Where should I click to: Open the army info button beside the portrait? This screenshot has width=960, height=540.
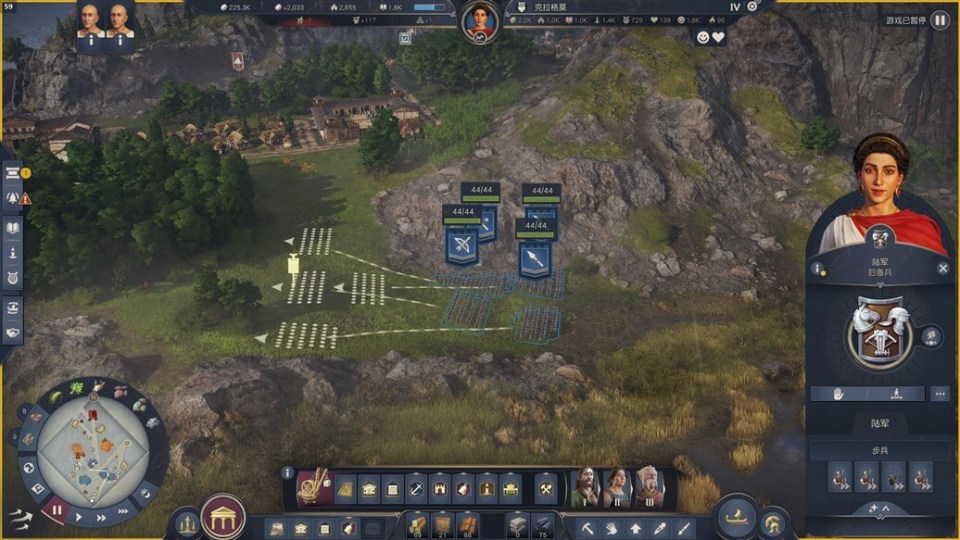pyautogui.click(x=818, y=268)
